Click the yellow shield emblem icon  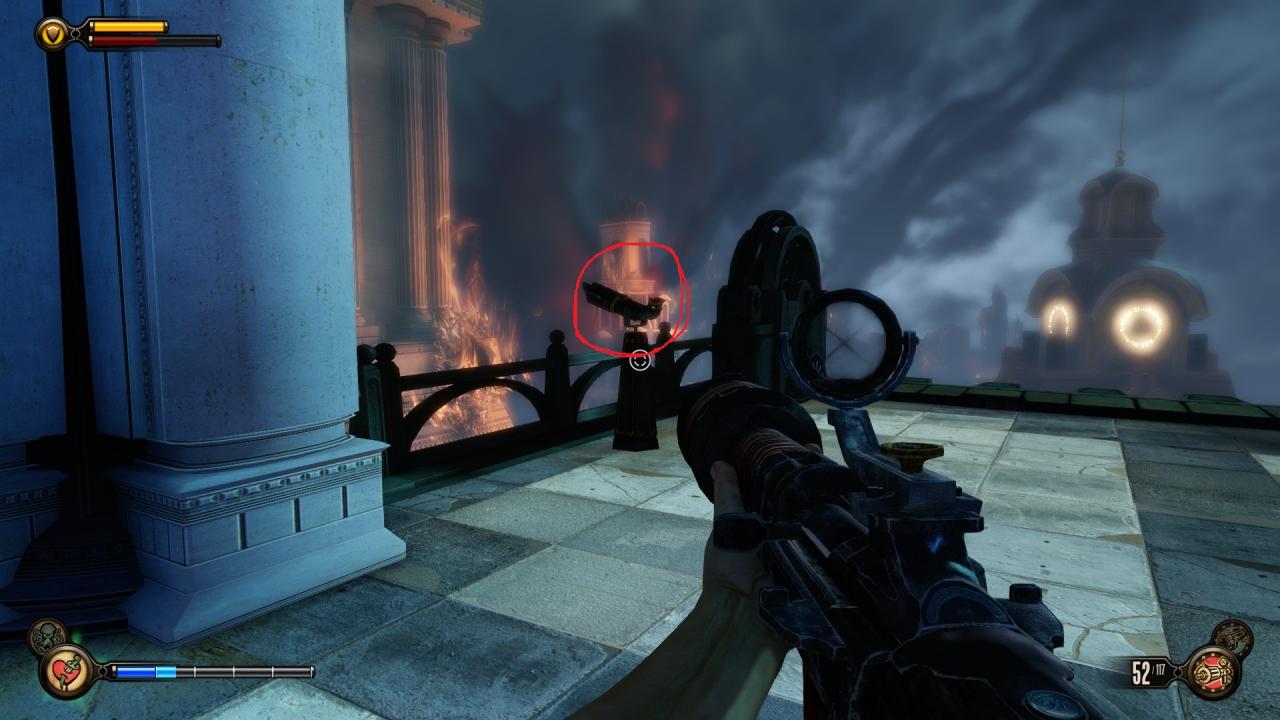click(51, 35)
